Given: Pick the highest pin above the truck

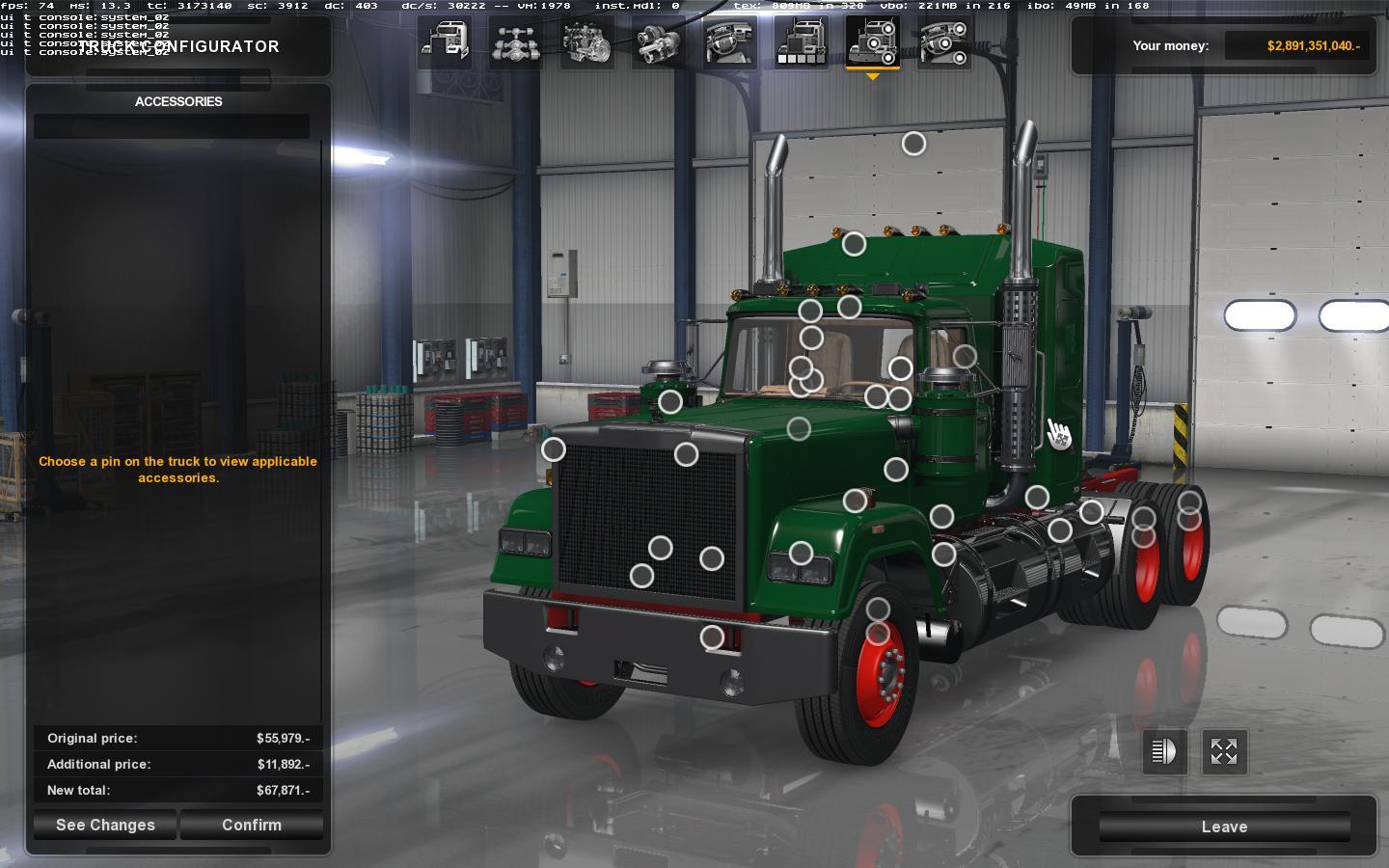Looking at the screenshot, I should pos(913,144).
